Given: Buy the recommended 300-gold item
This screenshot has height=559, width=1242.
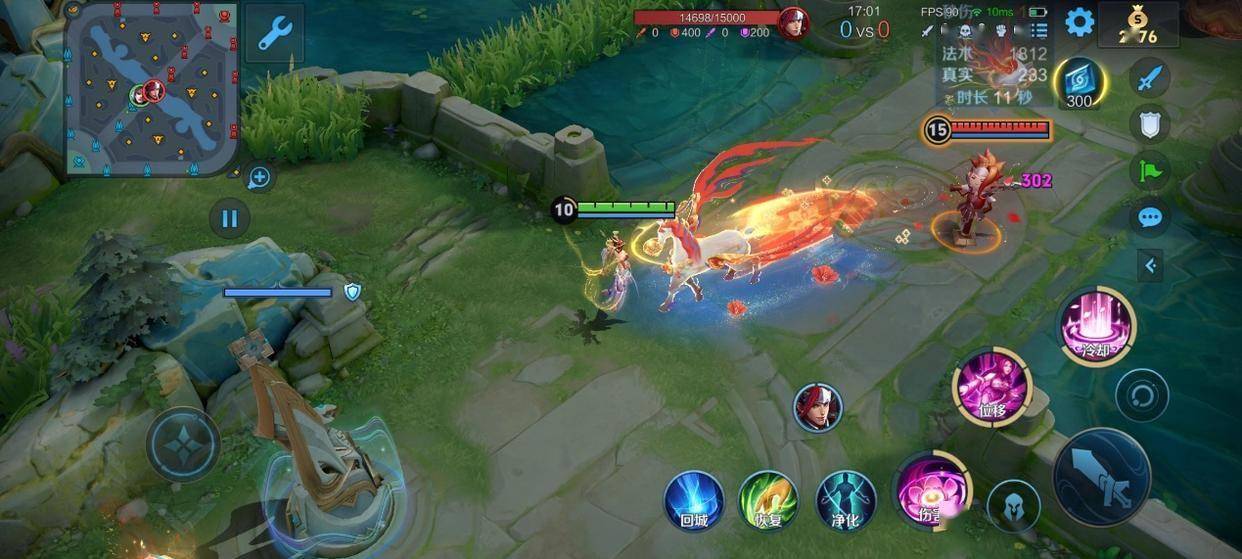Looking at the screenshot, I should [1080, 84].
